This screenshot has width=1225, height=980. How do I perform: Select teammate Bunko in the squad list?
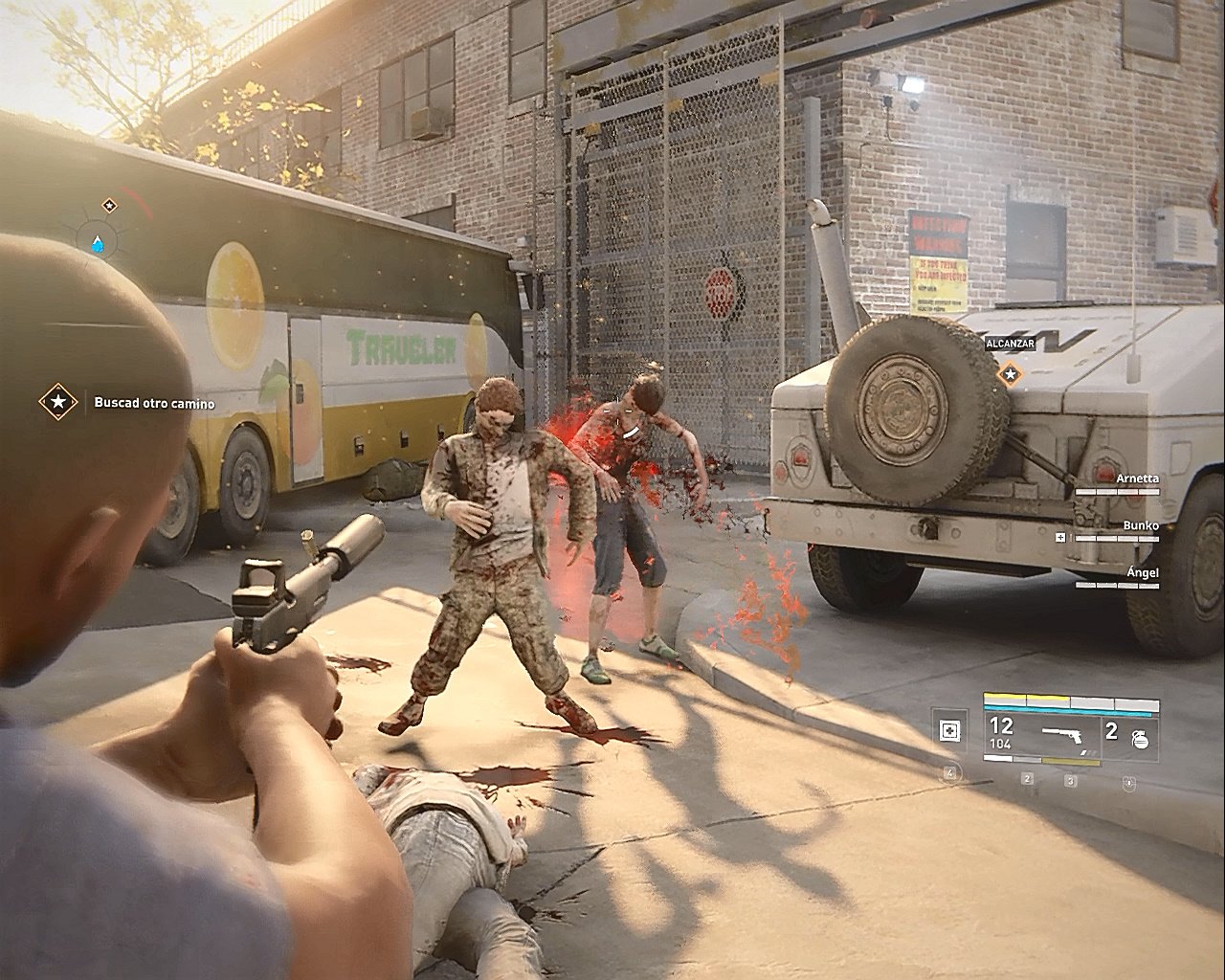click(x=1140, y=525)
